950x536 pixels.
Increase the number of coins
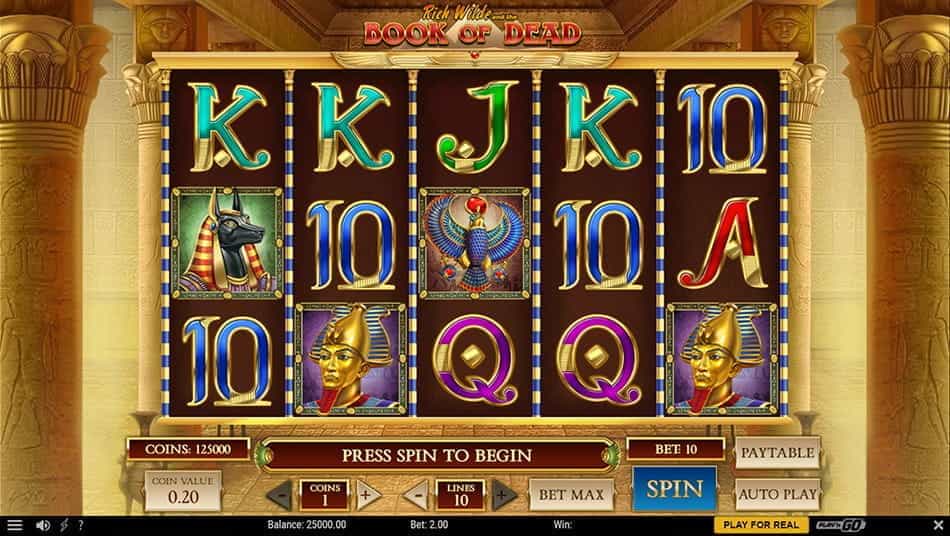(x=366, y=494)
